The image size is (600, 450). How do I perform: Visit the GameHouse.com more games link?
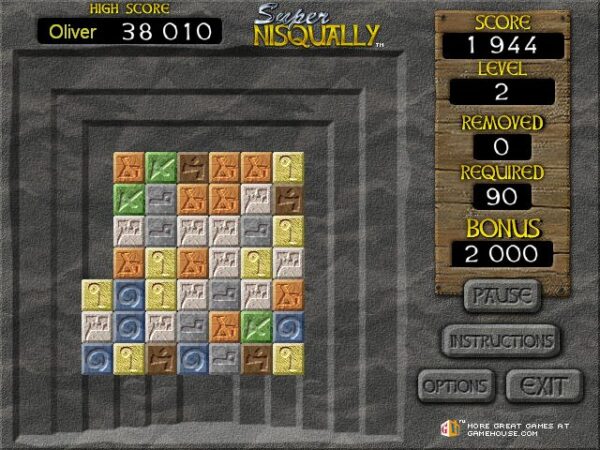point(500,427)
